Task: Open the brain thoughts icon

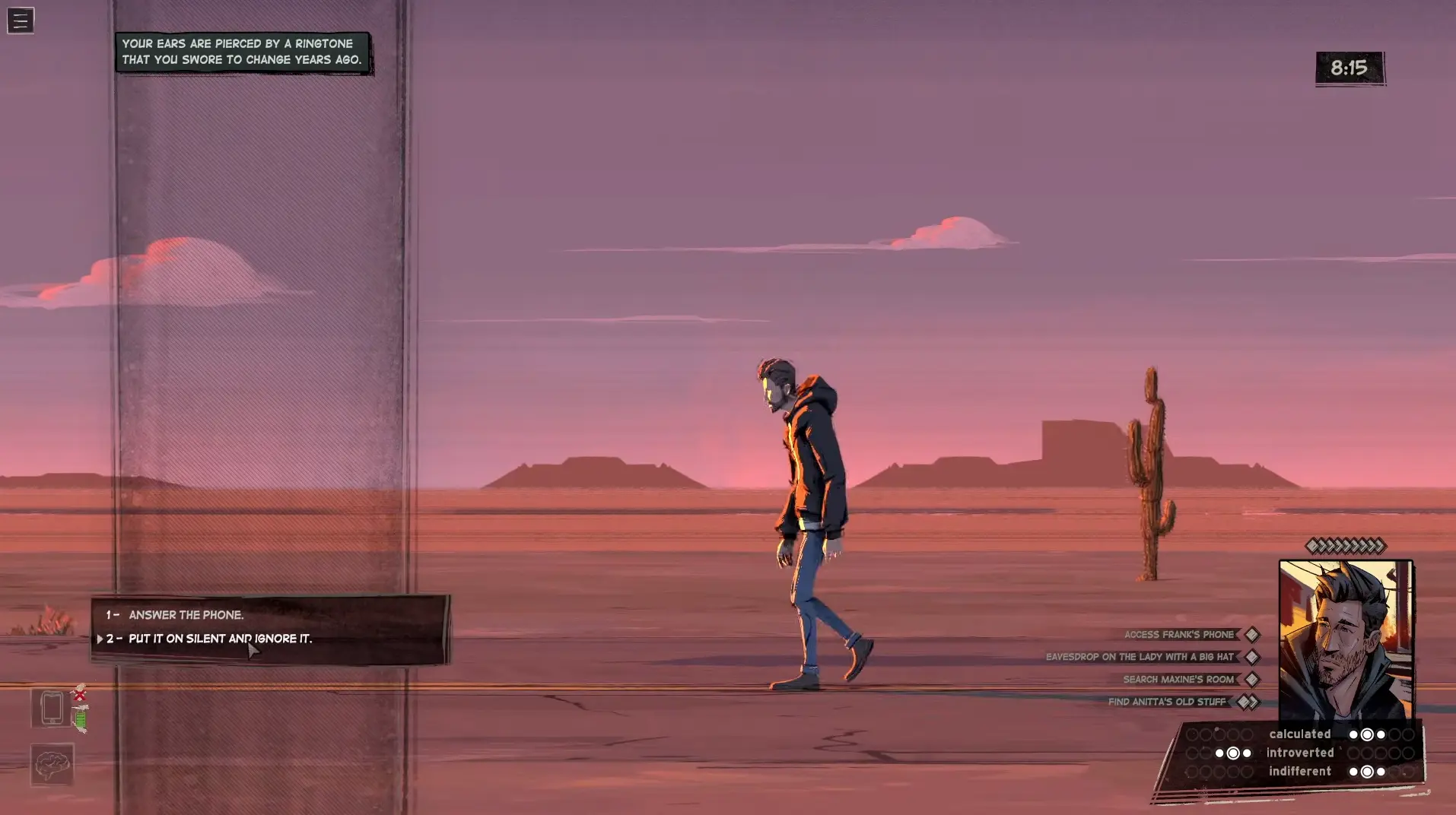Action: coord(52,764)
